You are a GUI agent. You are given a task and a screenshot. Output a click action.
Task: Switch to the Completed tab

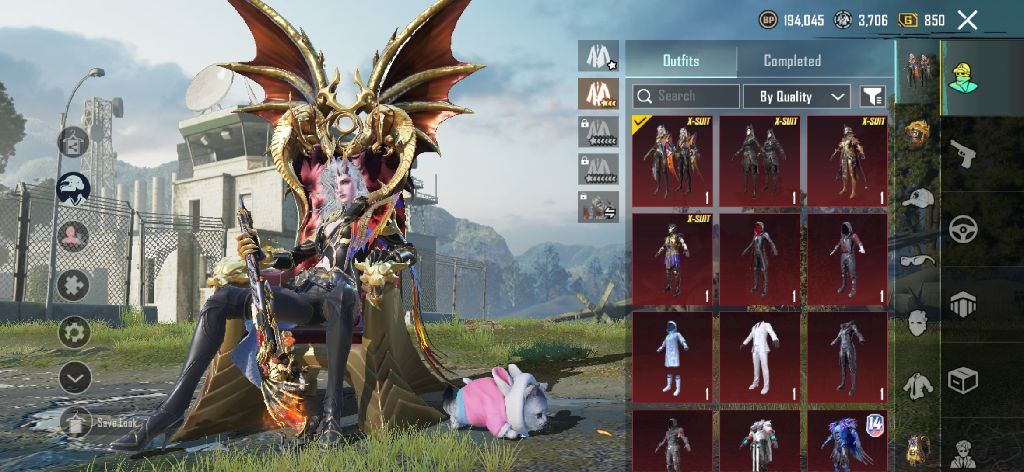tap(792, 61)
